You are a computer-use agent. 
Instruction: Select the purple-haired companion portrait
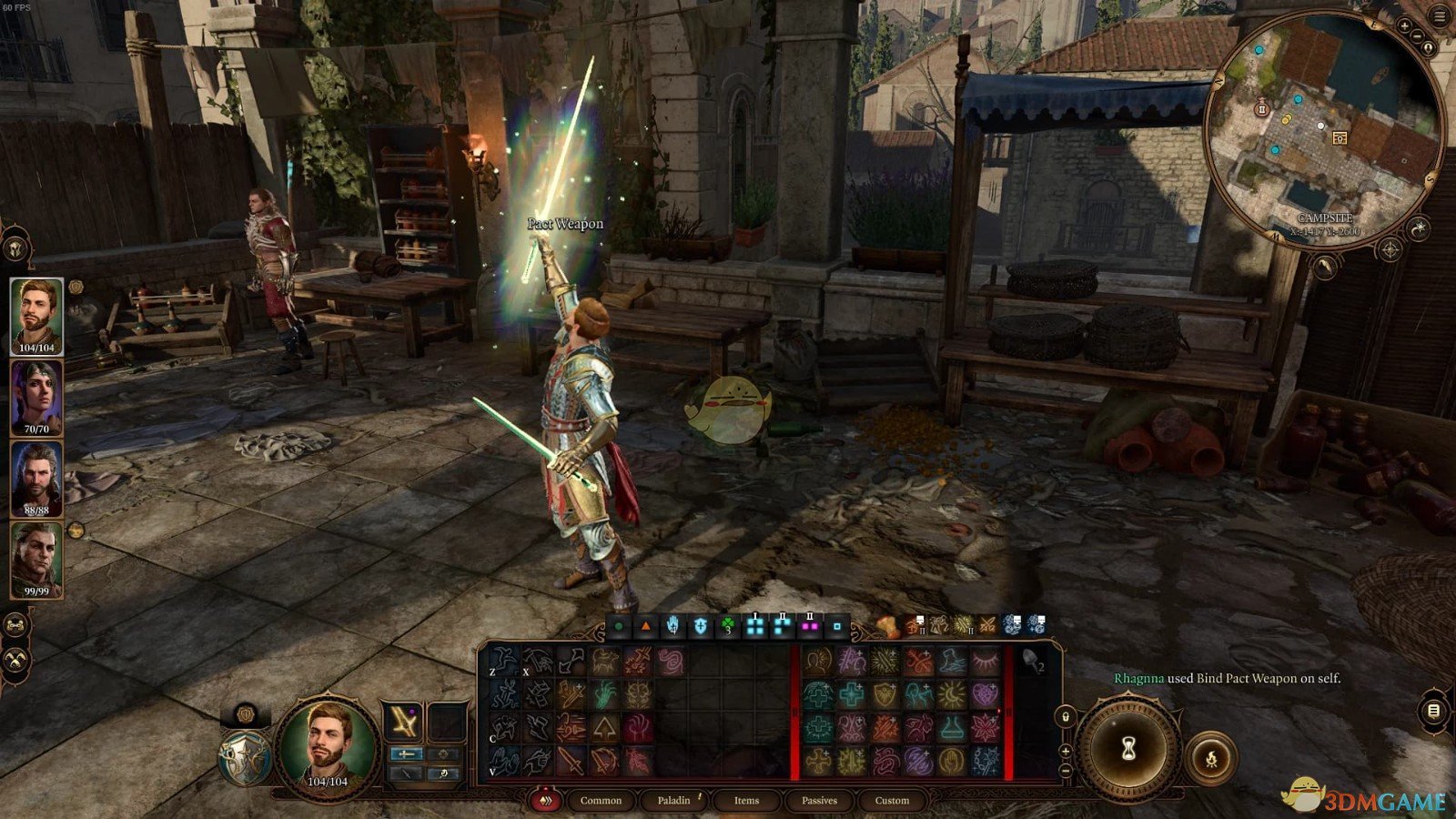tap(36, 397)
